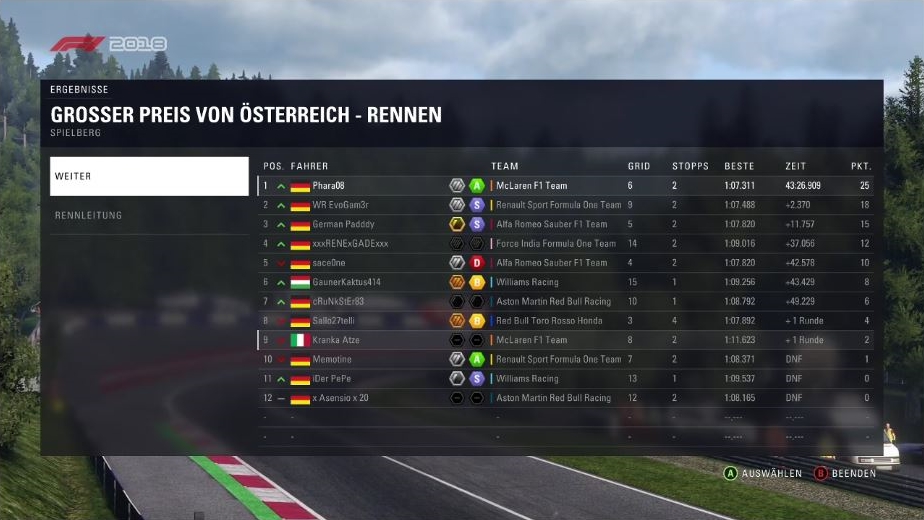This screenshot has height=520, width=924.
Task: Choose the WR EvoGam3r results row
Action: click(566, 205)
